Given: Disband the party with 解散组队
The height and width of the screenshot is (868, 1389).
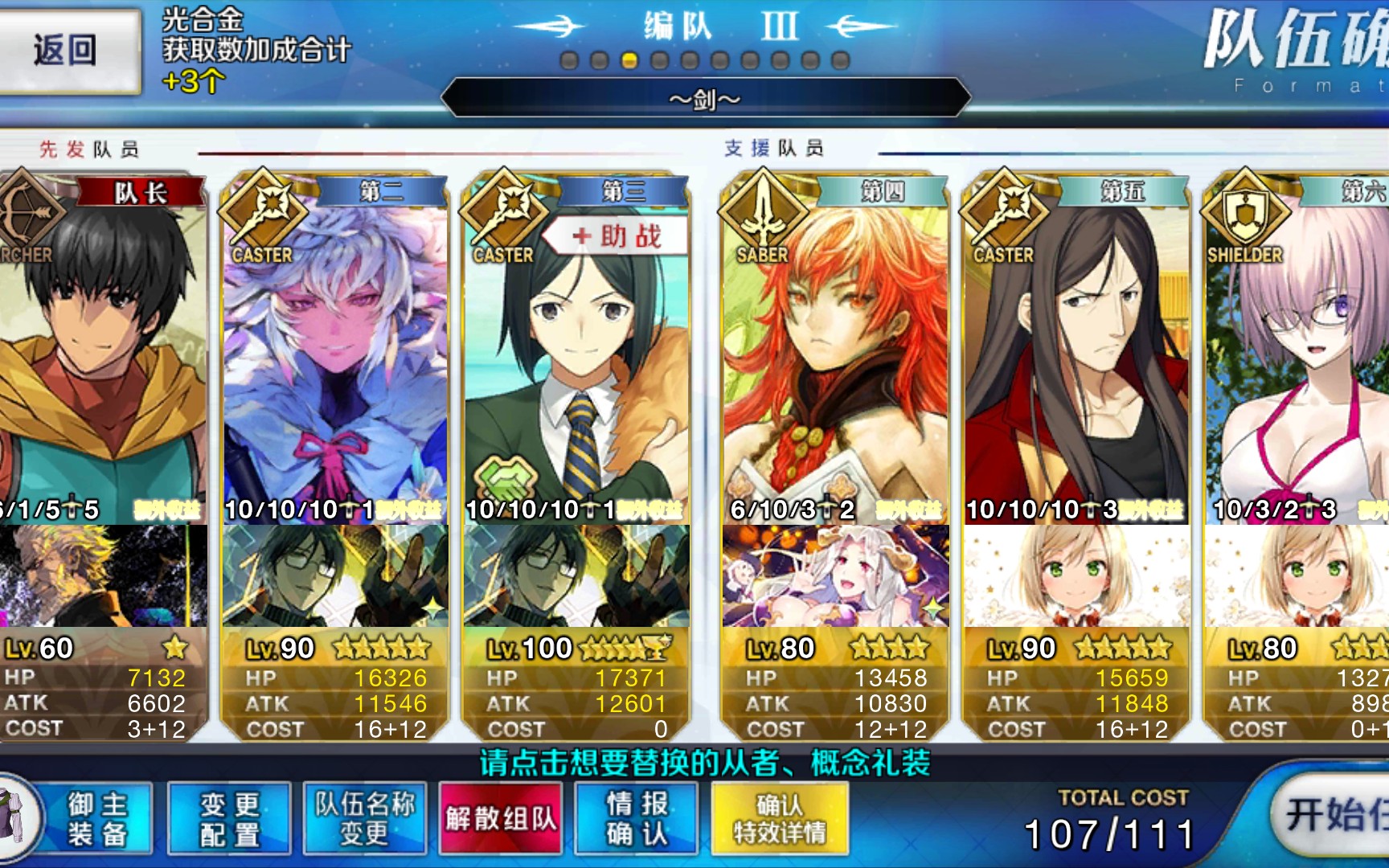Looking at the screenshot, I should pyautogui.click(x=500, y=818).
